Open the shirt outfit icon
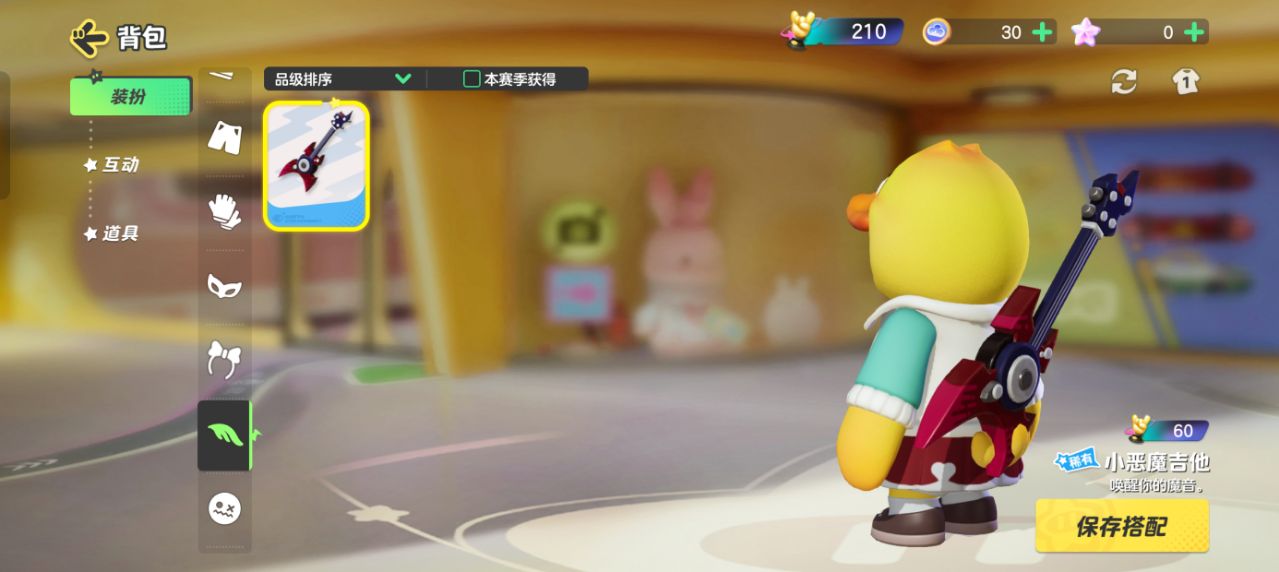 coord(1186,82)
